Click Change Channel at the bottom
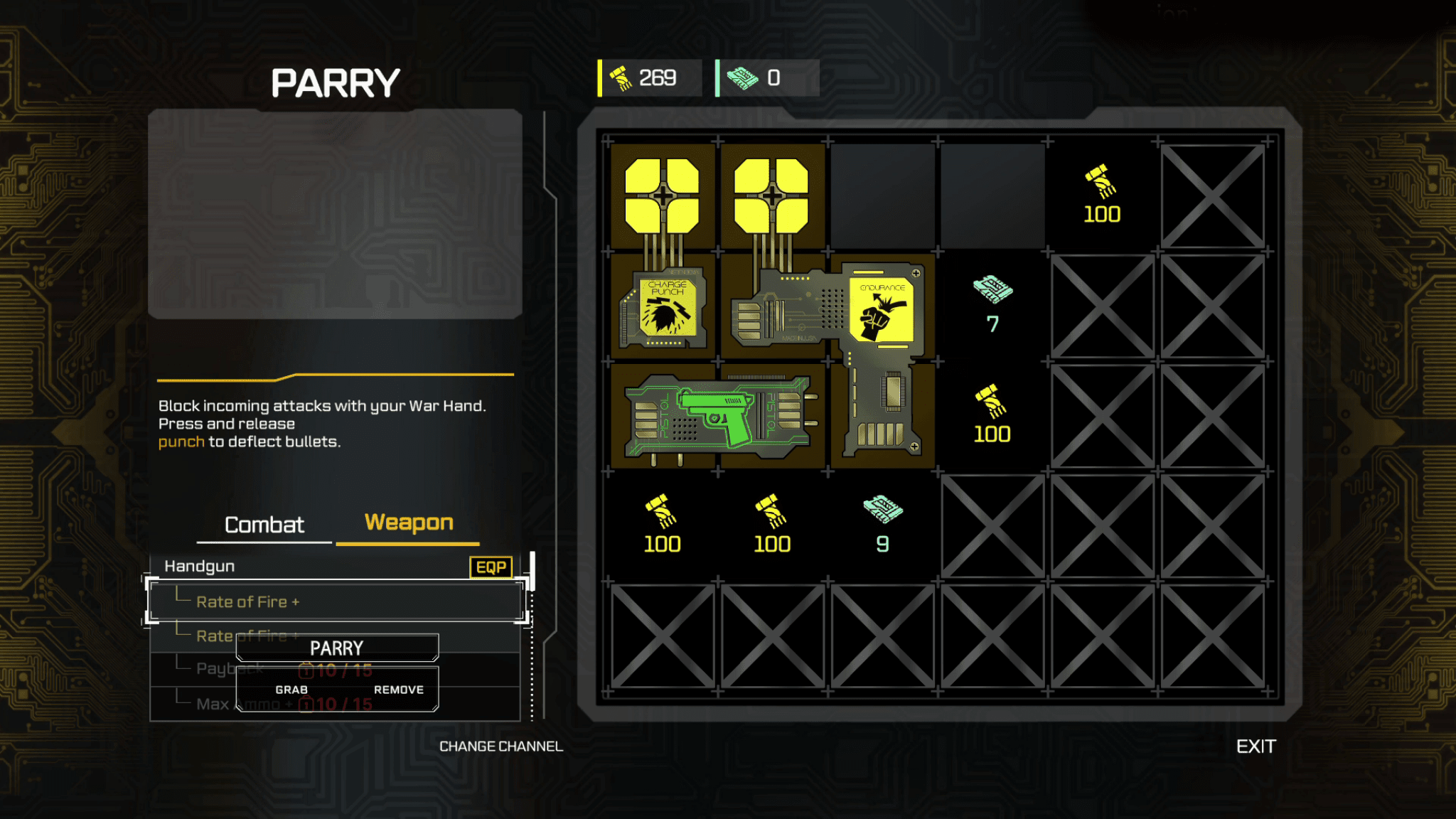1456x819 pixels. (x=500, y=746)
